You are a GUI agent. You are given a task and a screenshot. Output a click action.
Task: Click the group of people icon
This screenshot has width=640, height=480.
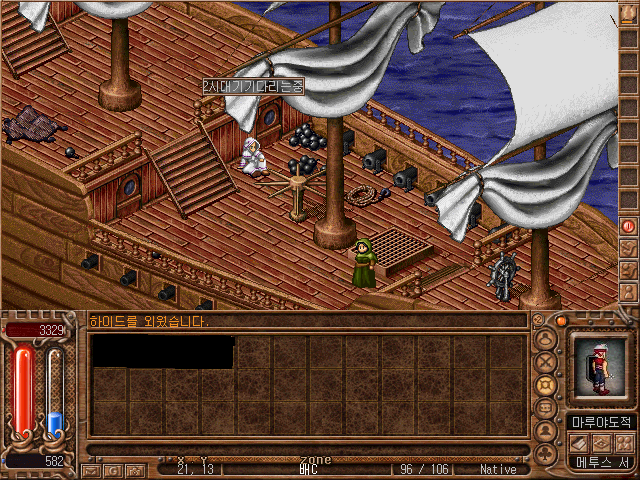pyautogui.click(x=622, y=442)
